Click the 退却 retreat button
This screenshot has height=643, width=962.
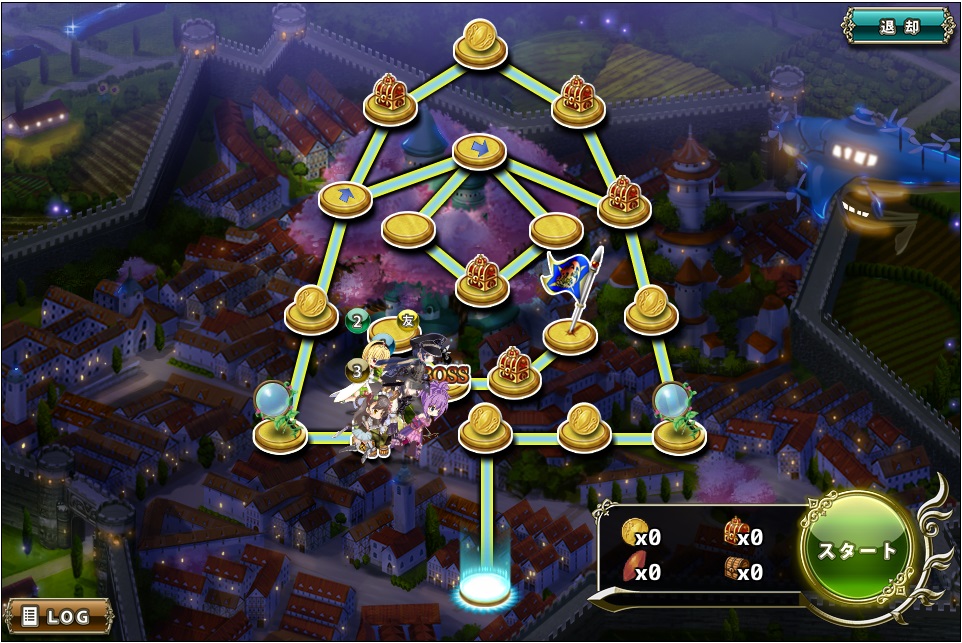coord(897,26)
